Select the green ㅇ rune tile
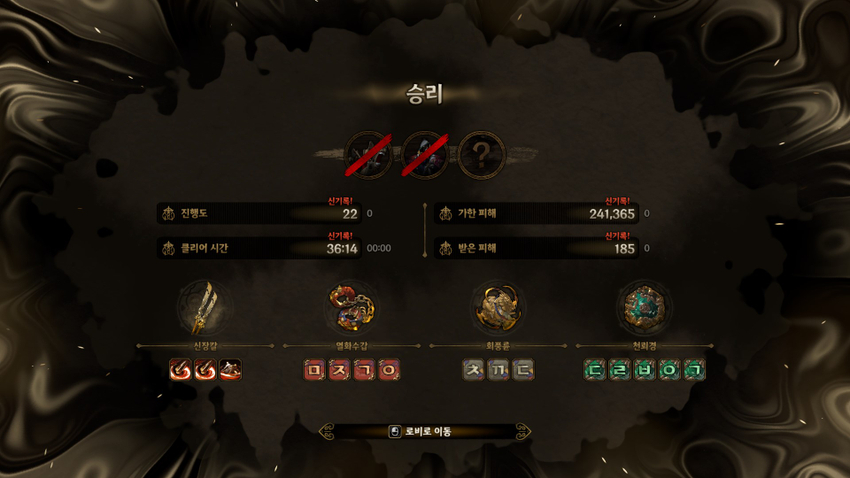 [x=669, y=370]
